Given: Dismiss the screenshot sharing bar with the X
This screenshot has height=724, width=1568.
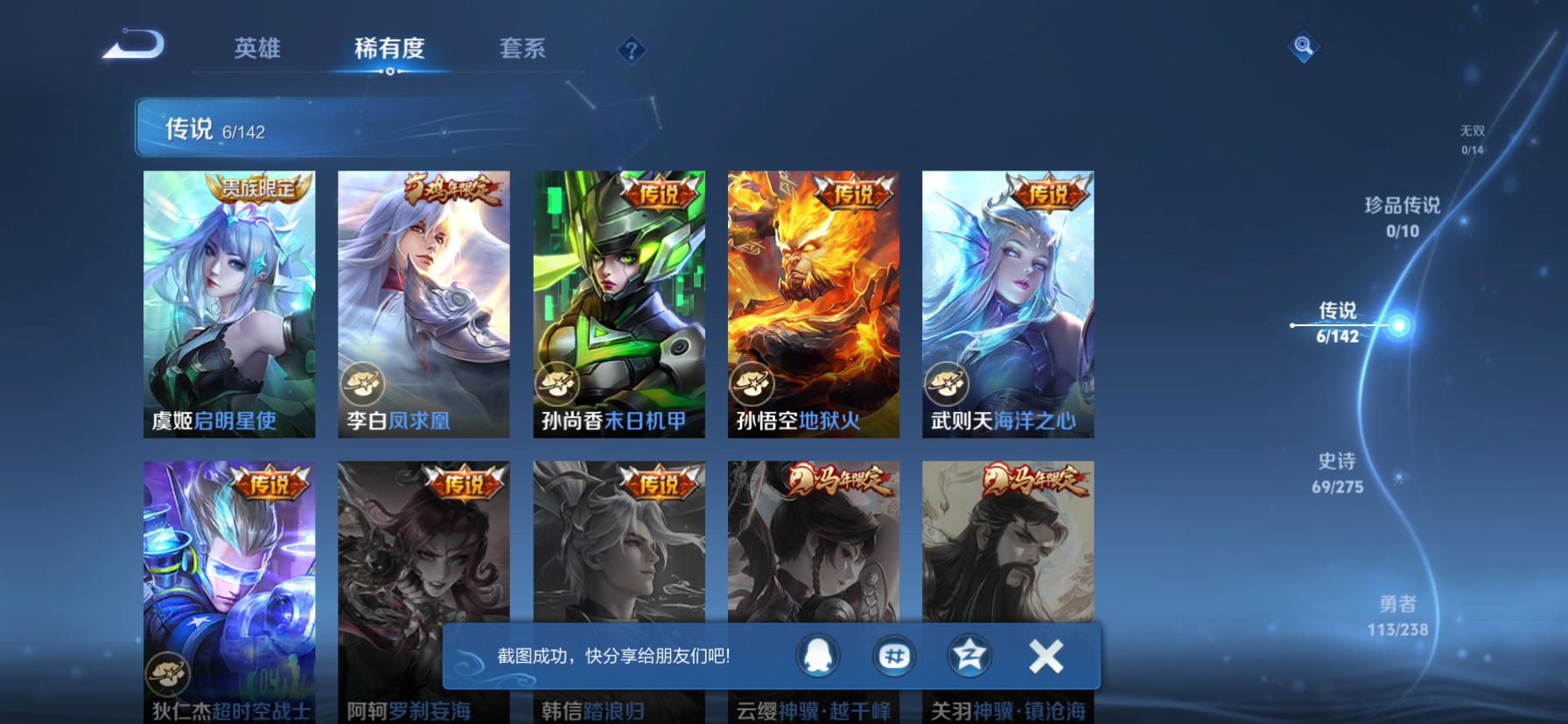Looking at the screenshot, I should [x=1045, y=656].
